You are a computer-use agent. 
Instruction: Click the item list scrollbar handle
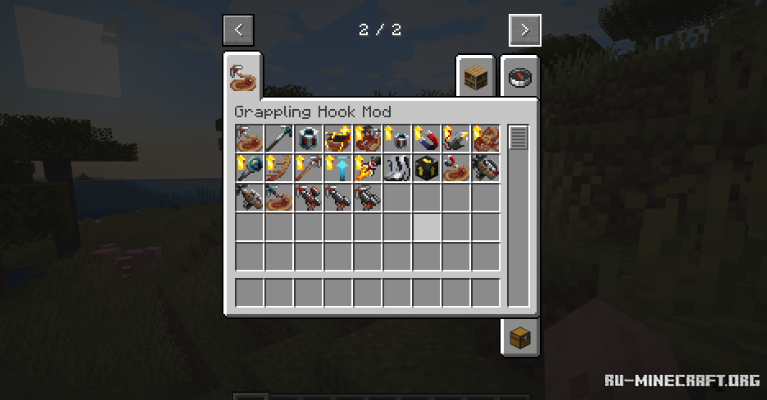coord(517,138)
